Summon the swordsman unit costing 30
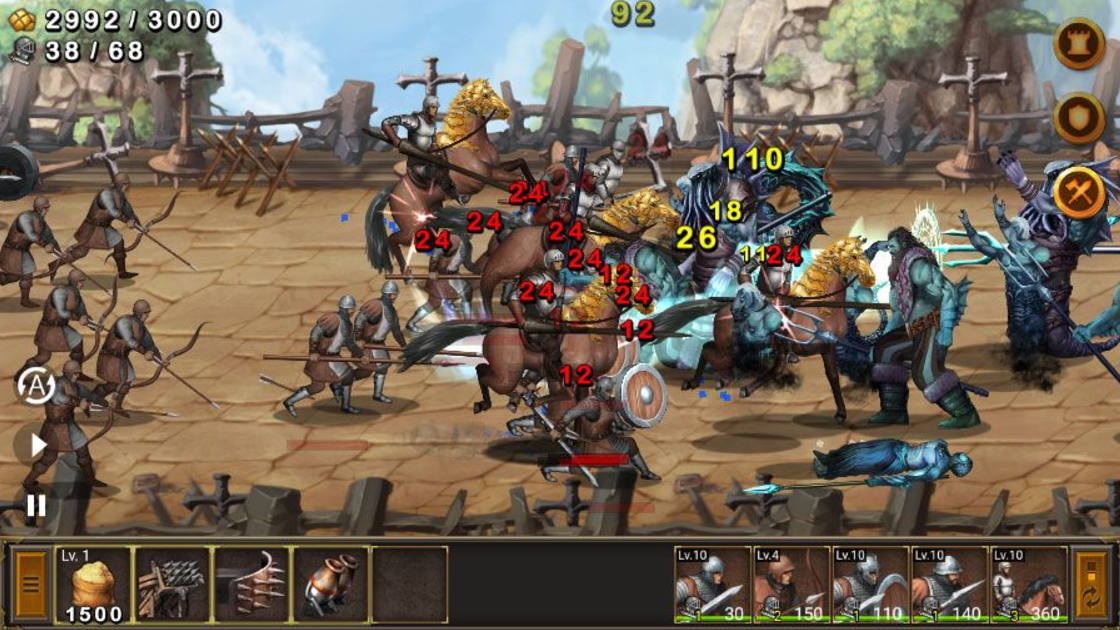 click(712, 585)
